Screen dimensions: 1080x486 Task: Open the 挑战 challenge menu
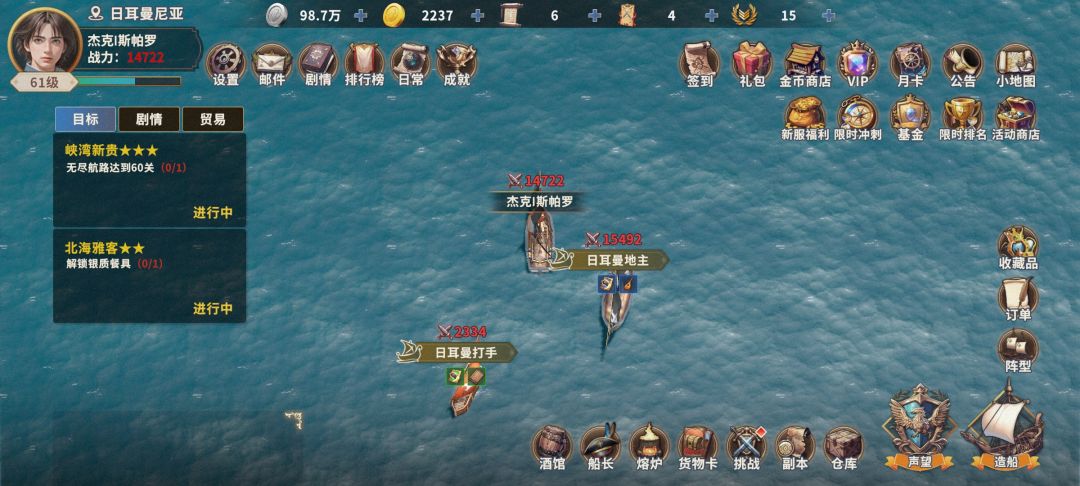click(746, 447)
